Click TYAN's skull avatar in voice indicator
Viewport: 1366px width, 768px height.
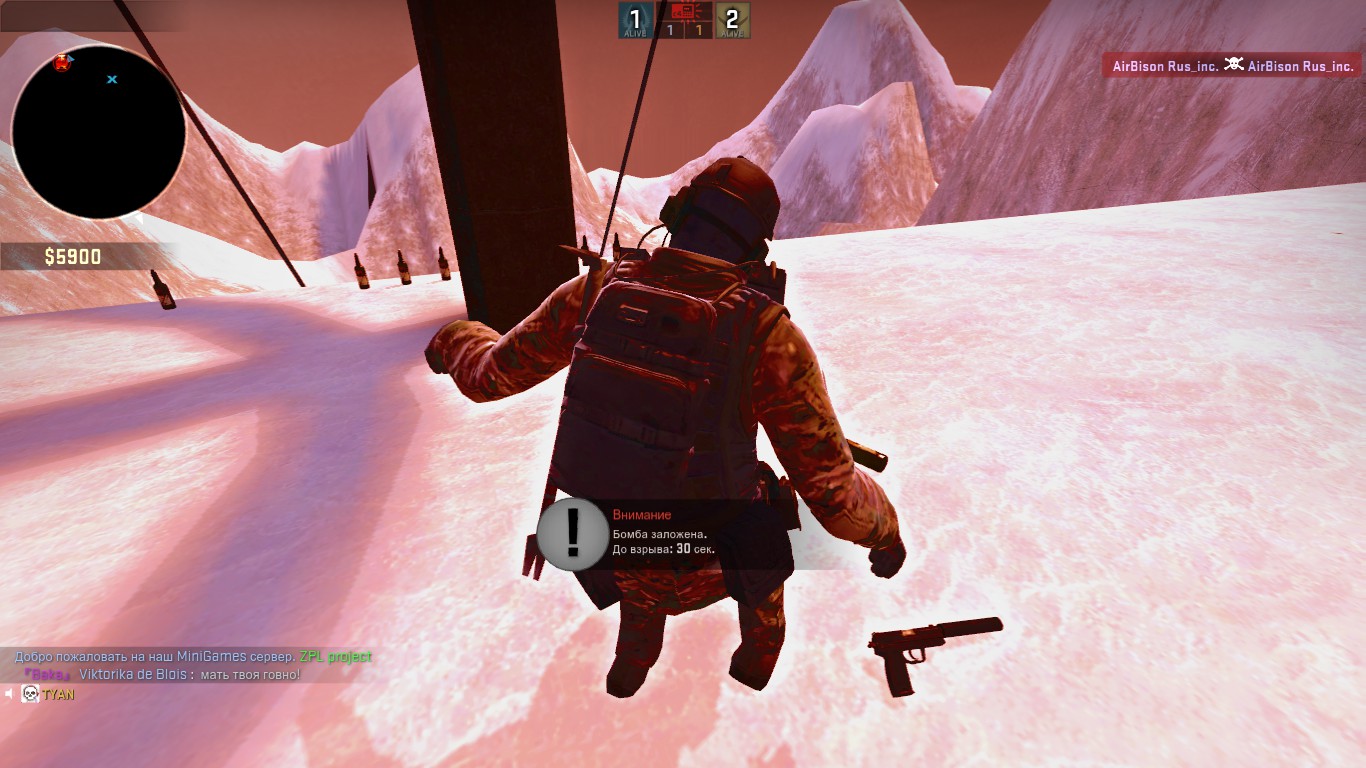[31, 694]
